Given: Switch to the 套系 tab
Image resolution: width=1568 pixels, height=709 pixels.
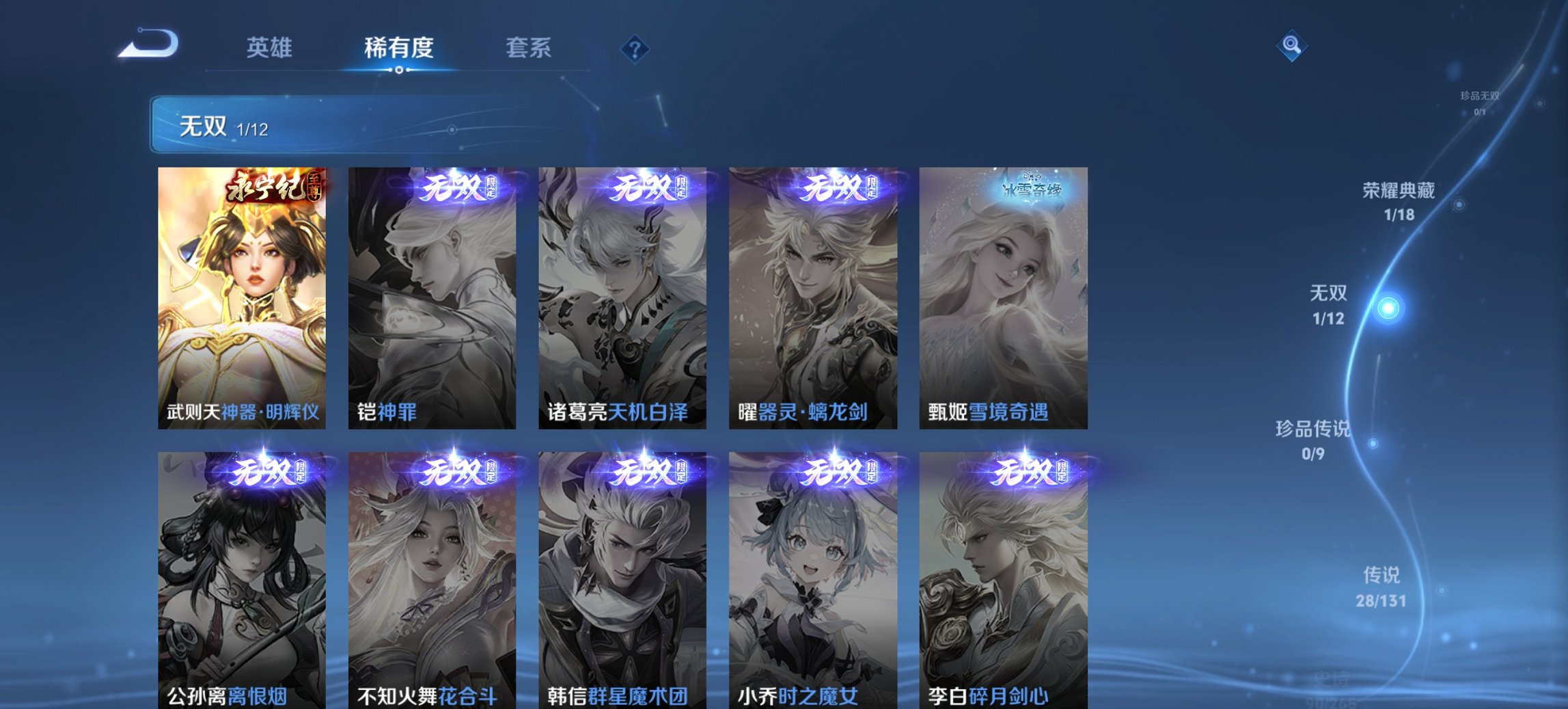Looking at the screenshot, I should point(529,48).
